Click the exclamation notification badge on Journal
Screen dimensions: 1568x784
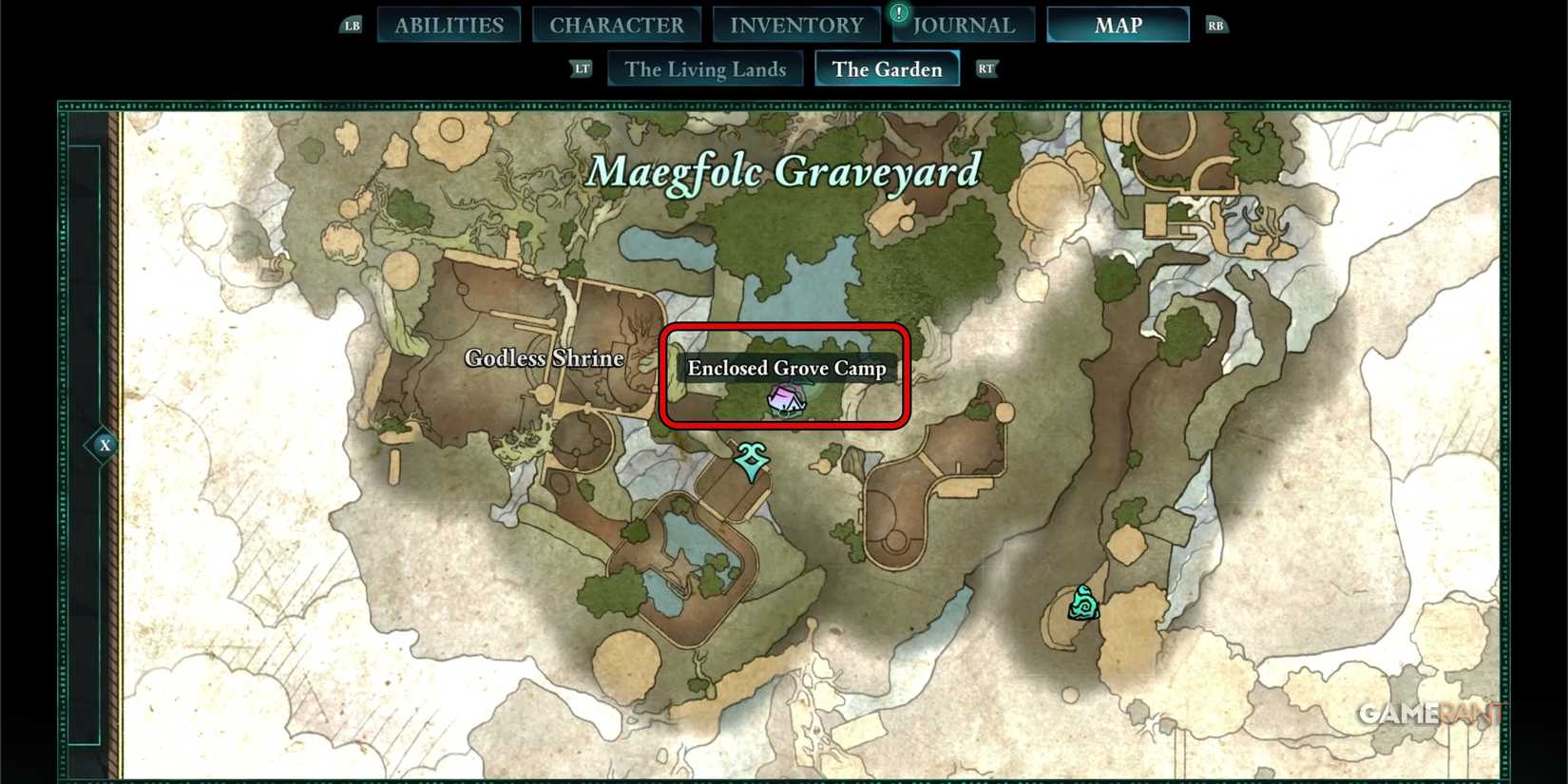(x=897, y=13)
